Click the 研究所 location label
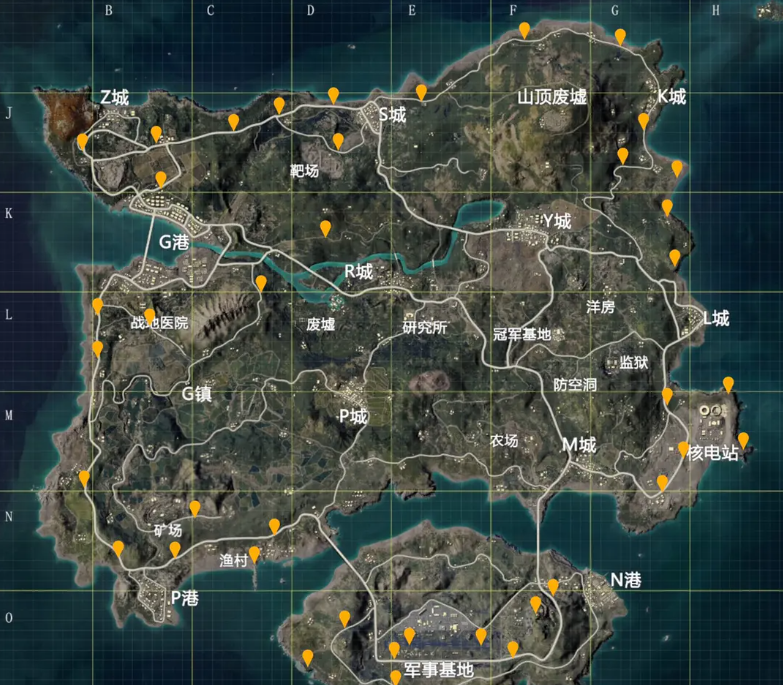 click(425, 327)
